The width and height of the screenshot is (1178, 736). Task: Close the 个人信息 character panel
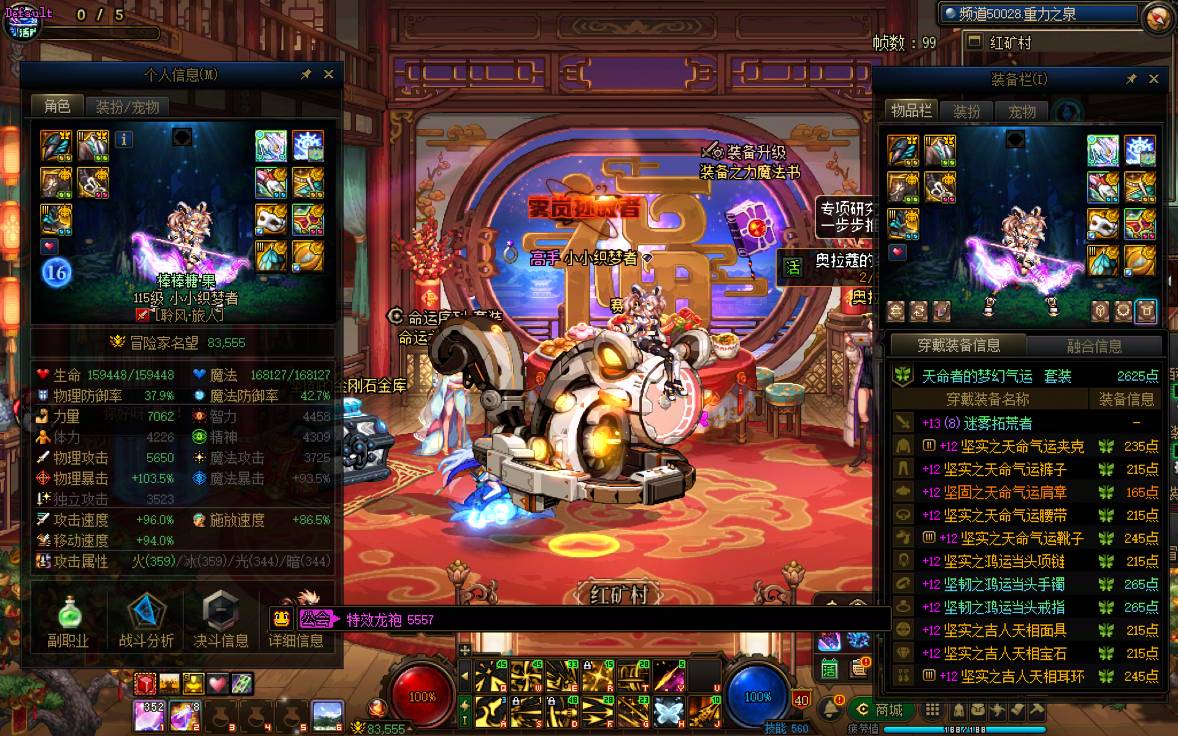tap(328, 74)
